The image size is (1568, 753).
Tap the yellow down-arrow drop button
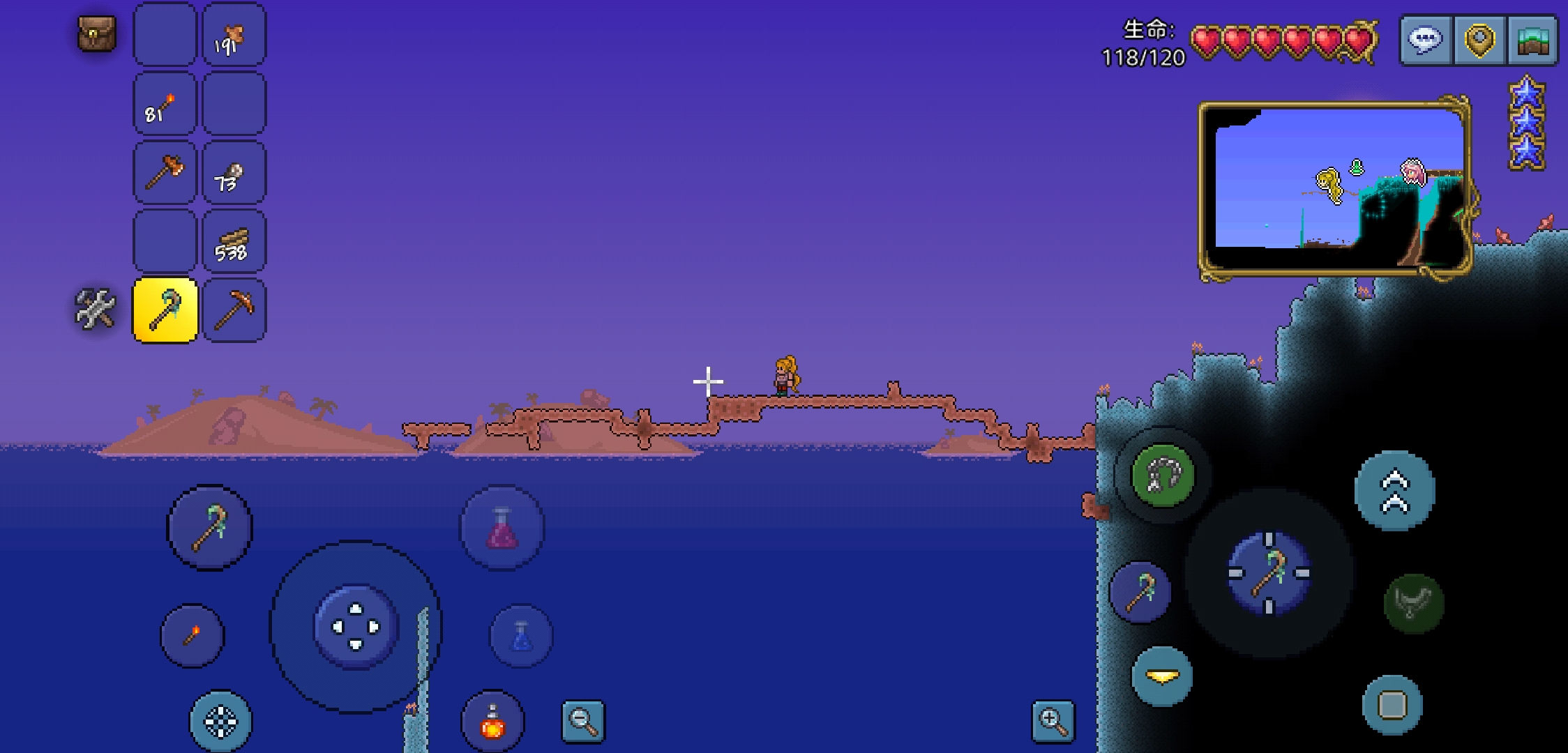tap(1162, 676)
